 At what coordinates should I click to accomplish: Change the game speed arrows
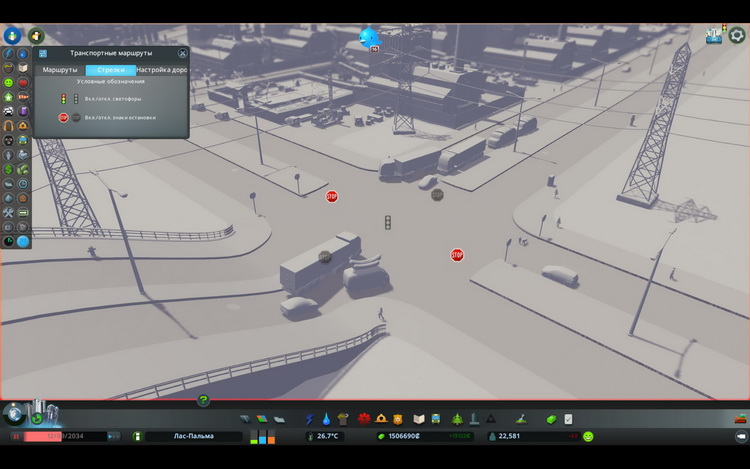pyautogui.click(x=113, y=437)
